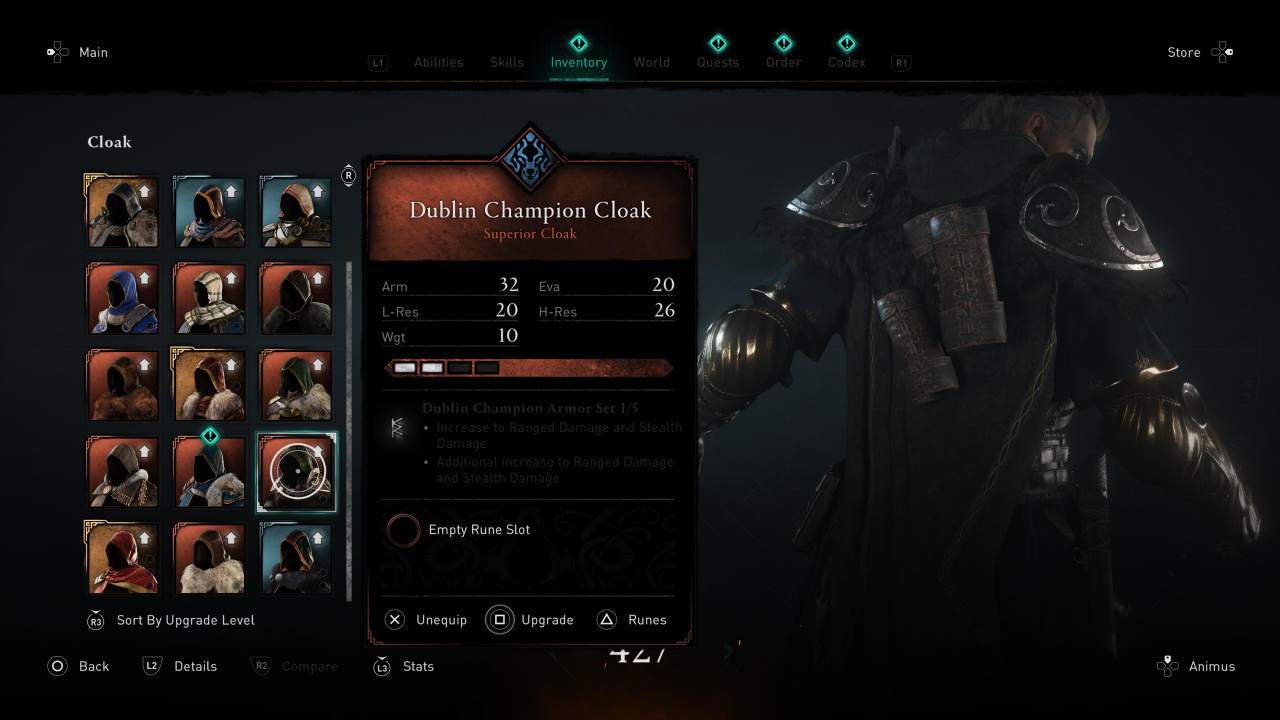Unequip the current cloak
Screen dimensions: 1280x720
click(427, 620)
